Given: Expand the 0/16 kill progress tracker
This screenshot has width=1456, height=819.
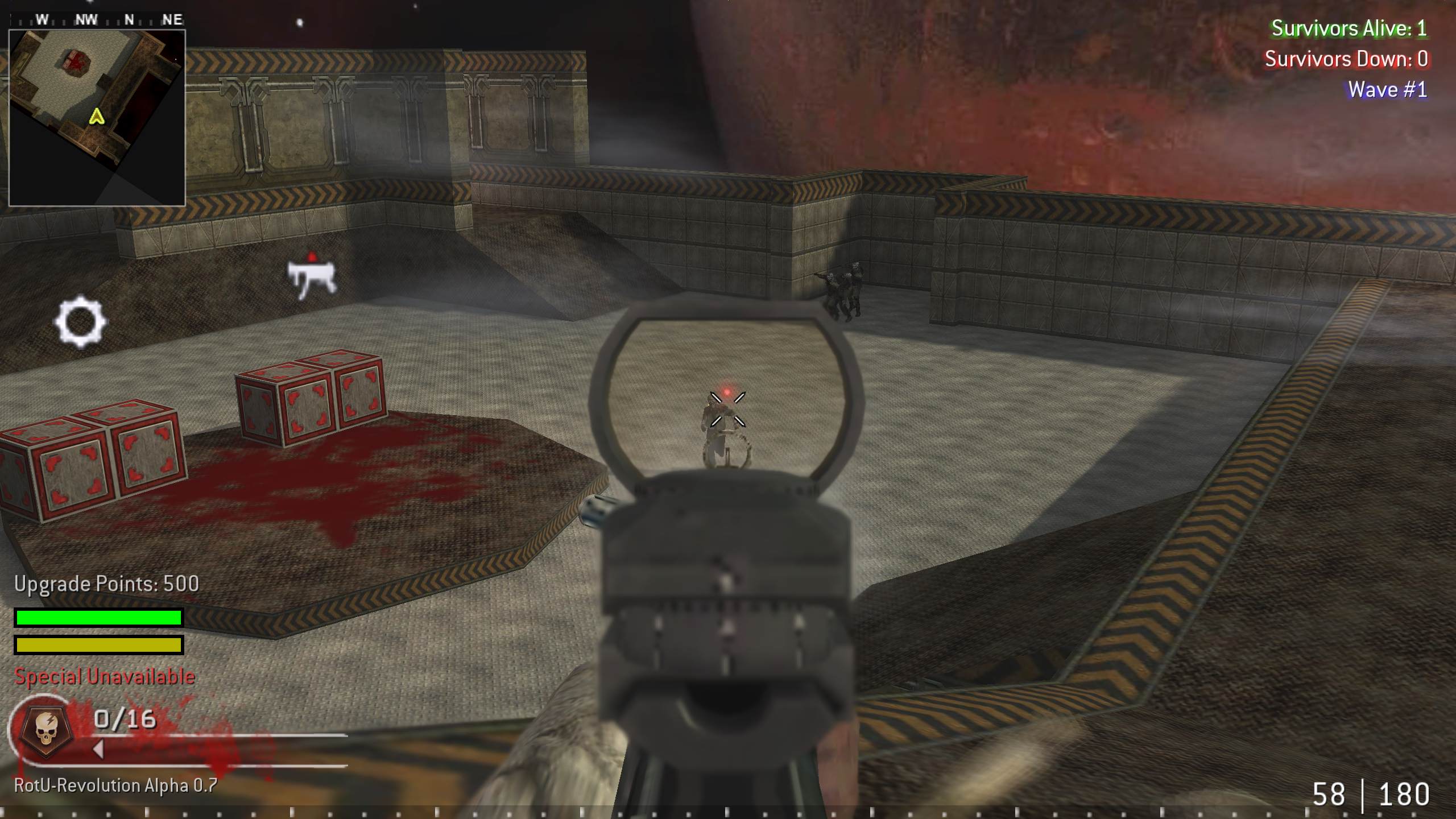Looking at the screenshot, I should point(123,719).
